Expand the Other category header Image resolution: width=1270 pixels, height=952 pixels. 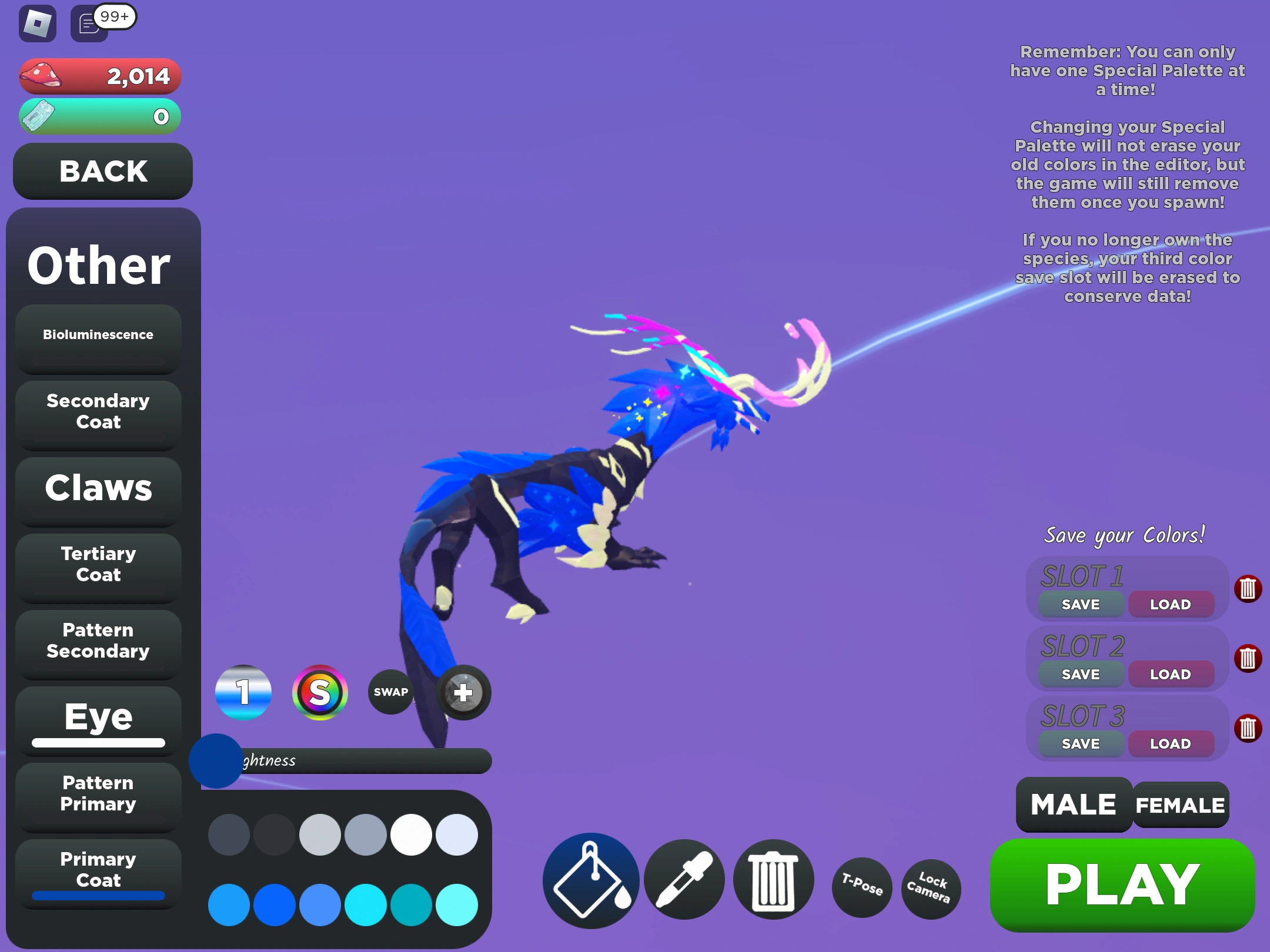(x=98, y=266)
